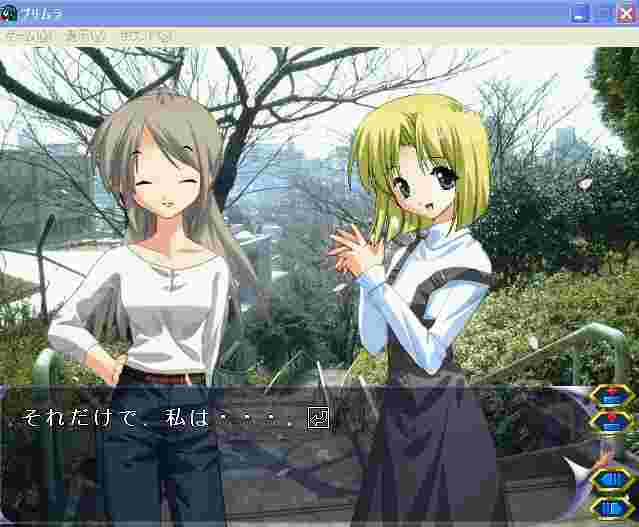Close the game window
639x527 pixels.
coord(625,13)
